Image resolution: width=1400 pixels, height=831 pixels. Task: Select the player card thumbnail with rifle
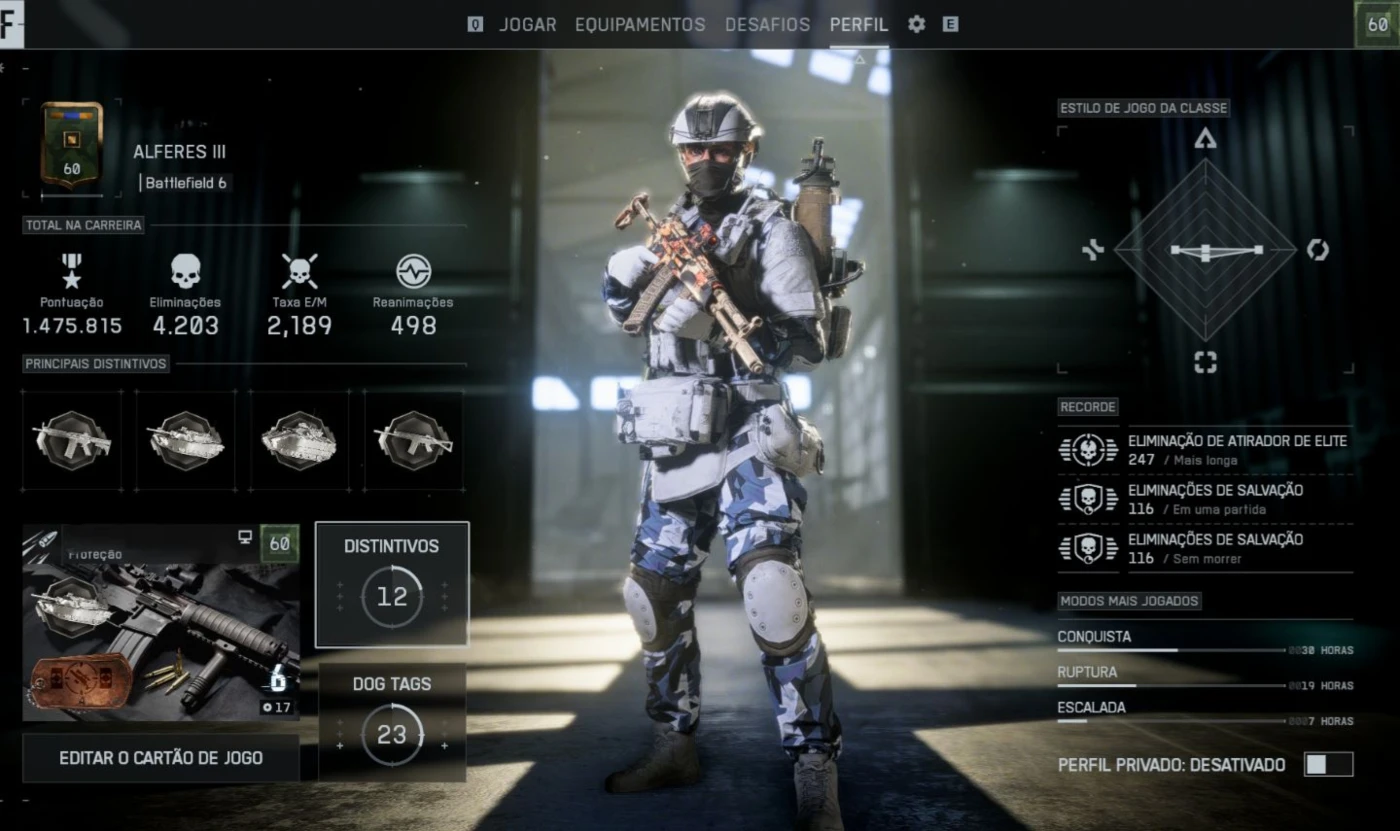[x=161, y=623]
